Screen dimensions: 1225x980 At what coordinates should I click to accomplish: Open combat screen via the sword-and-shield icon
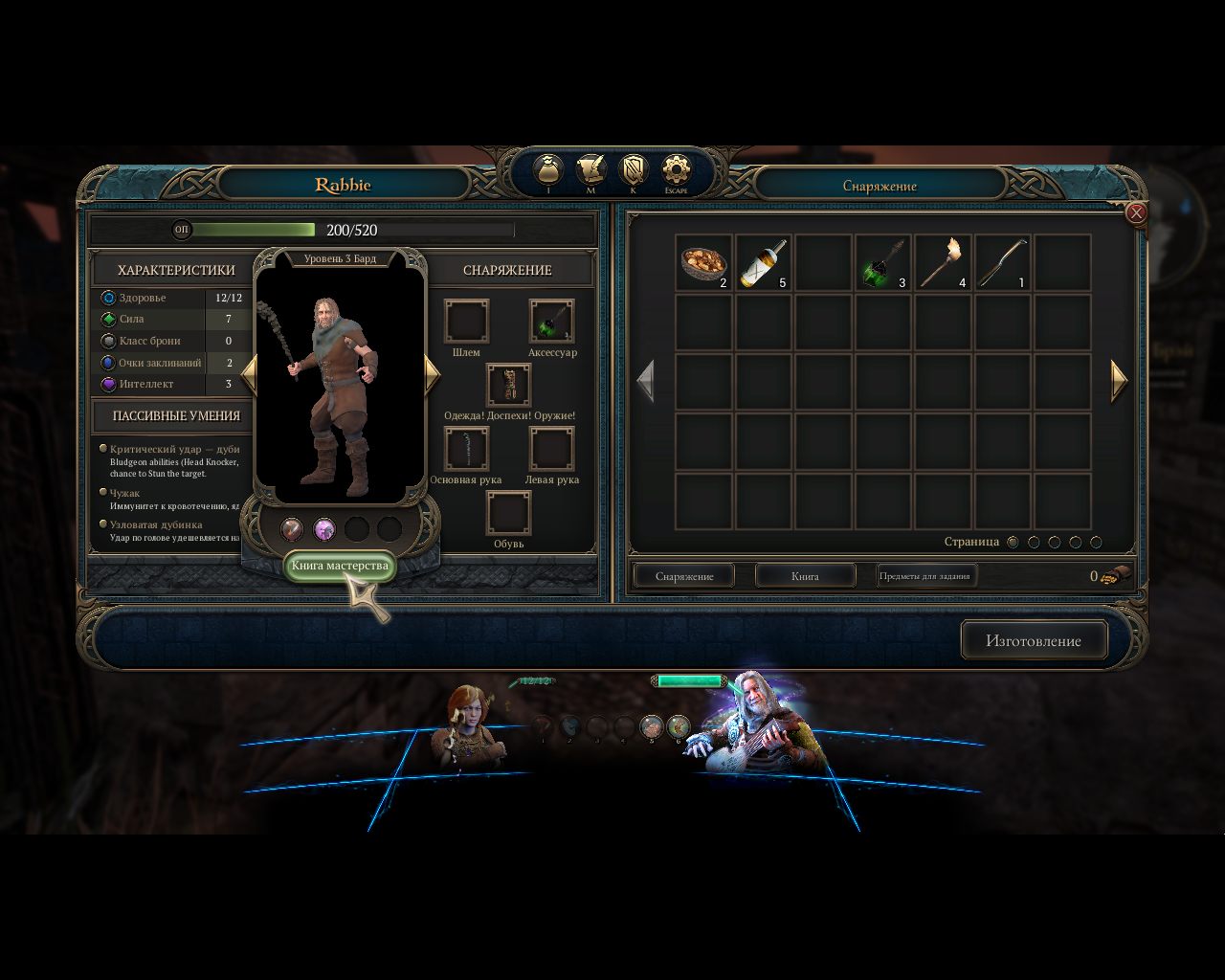pos(633,170)
